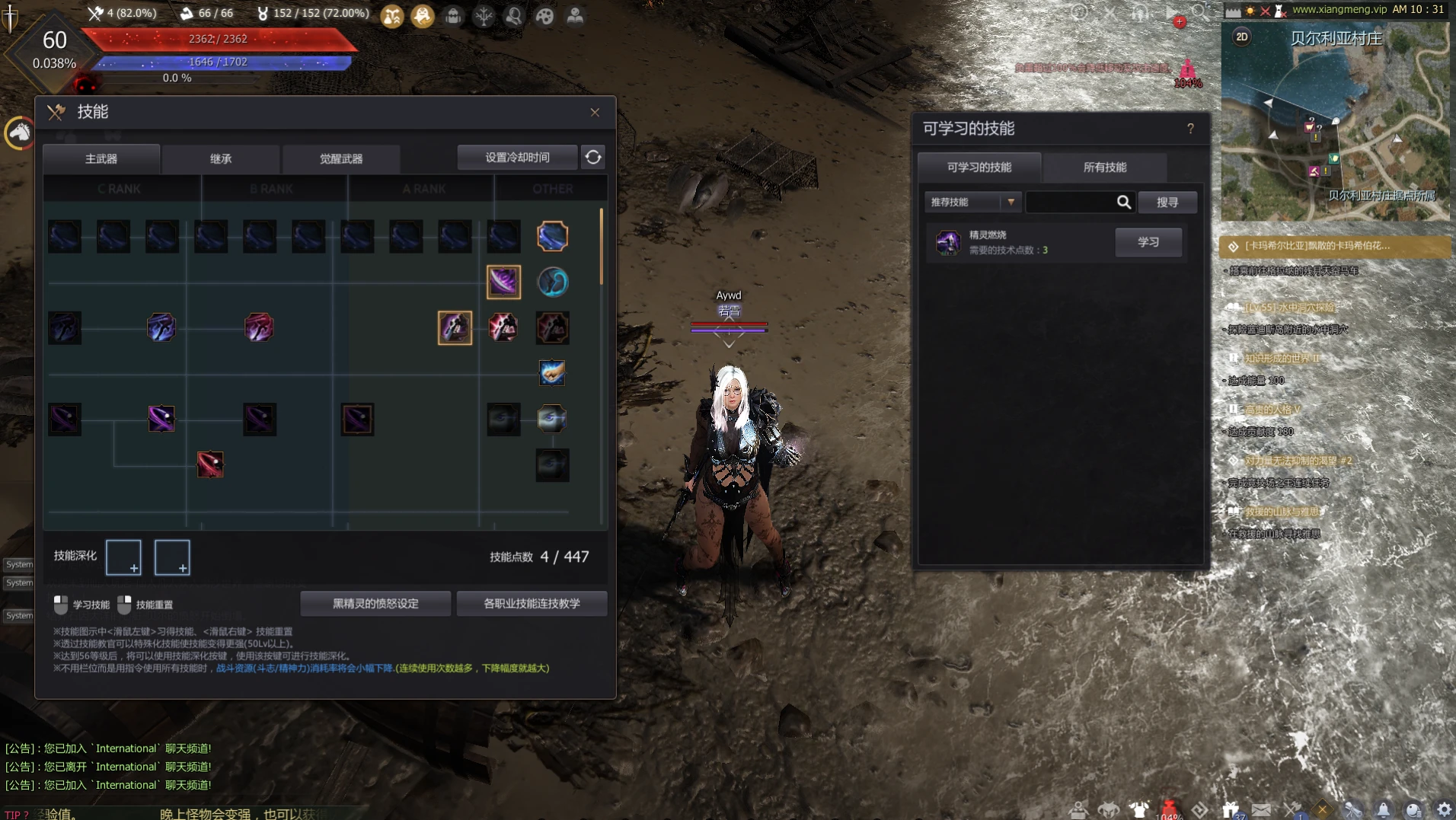Show the 可学习的技能 tab

[979, 168]
